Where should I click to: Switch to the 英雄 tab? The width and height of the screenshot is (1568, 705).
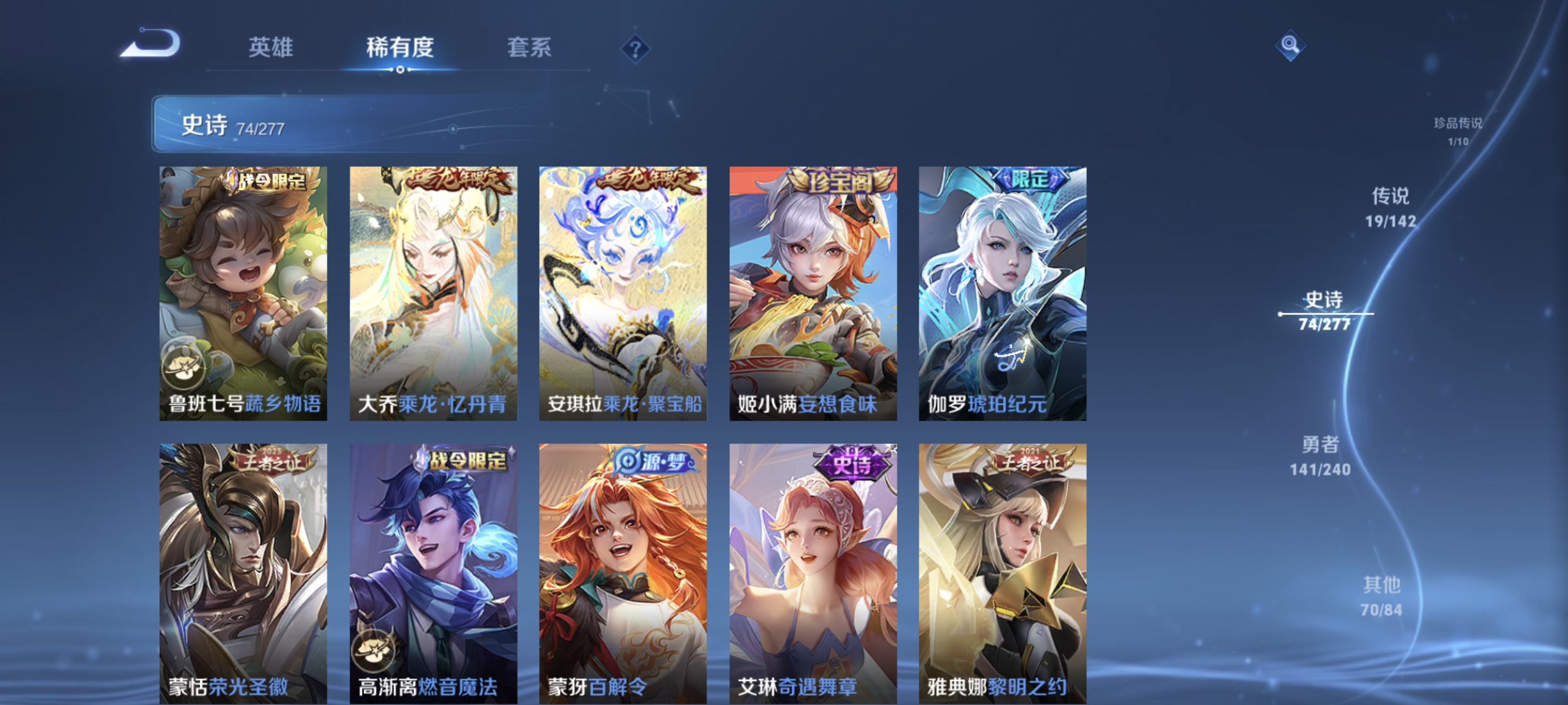coord(270,49)
